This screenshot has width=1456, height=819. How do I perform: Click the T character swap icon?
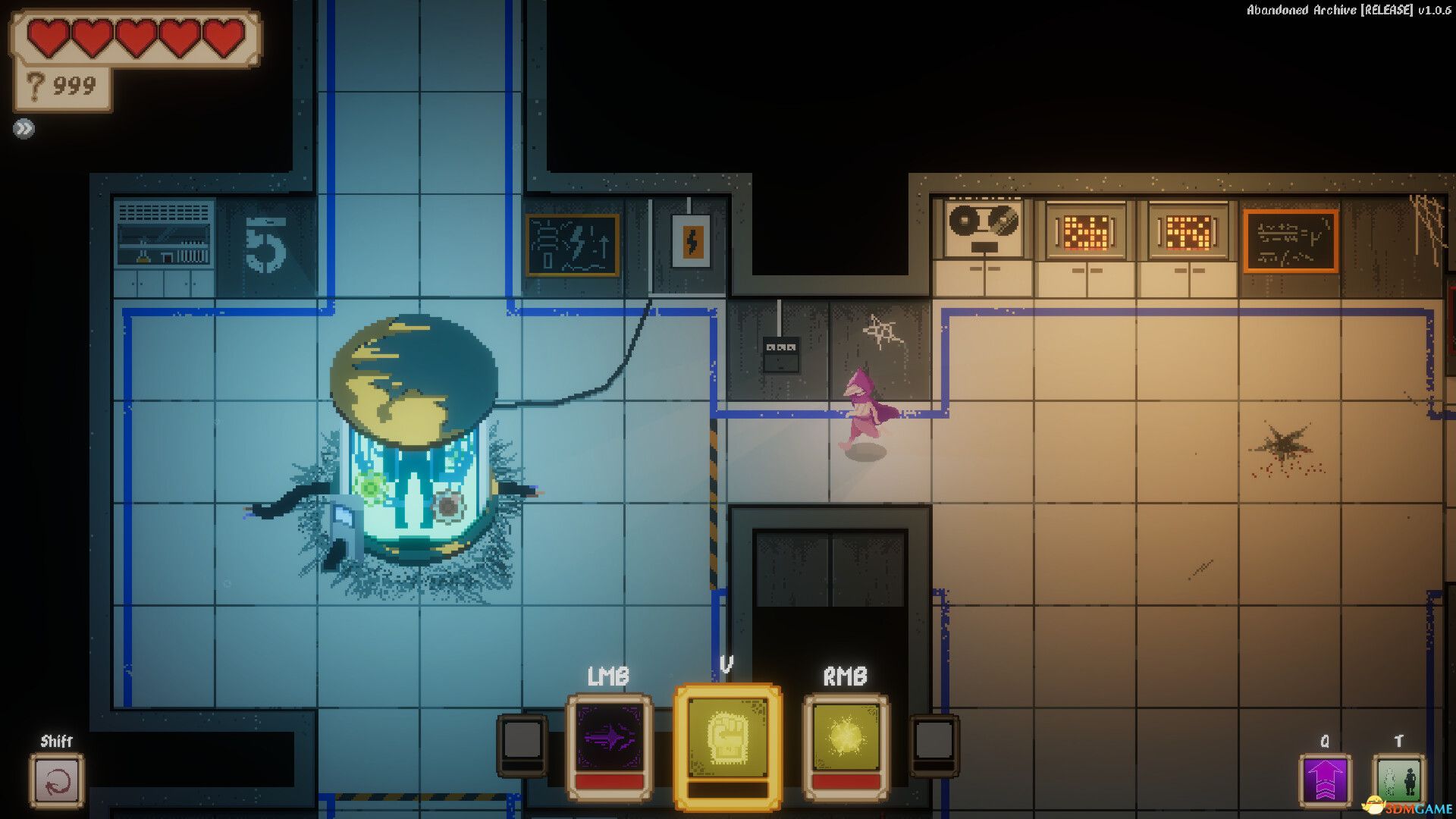[x=1401, y=781]
